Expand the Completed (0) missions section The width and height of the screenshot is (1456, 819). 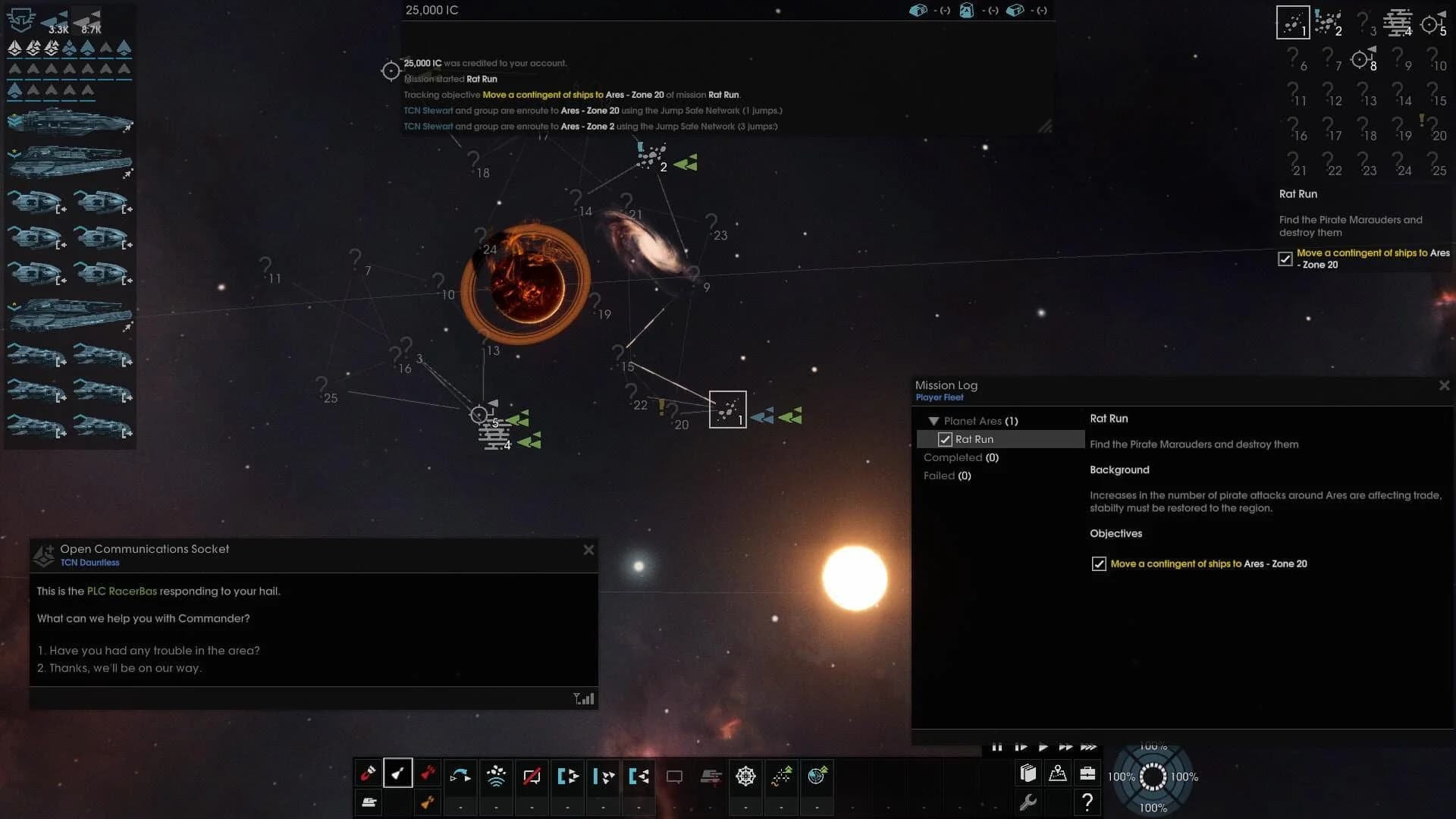tap(961, 457)
